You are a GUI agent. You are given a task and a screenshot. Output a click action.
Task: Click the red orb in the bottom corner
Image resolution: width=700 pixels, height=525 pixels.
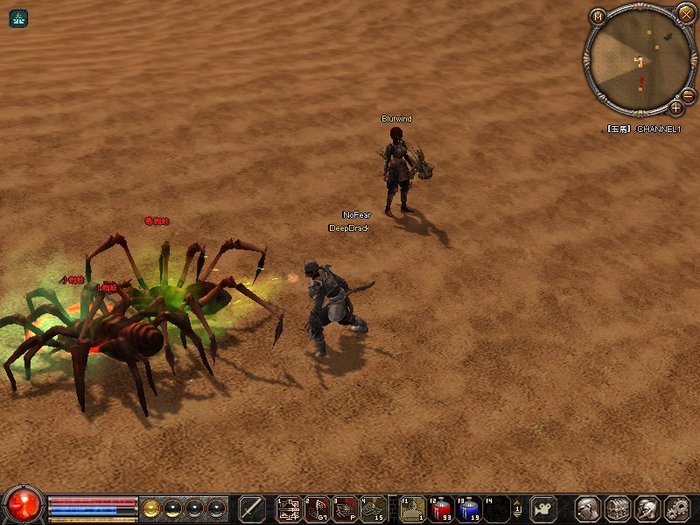tap(22, 505)
